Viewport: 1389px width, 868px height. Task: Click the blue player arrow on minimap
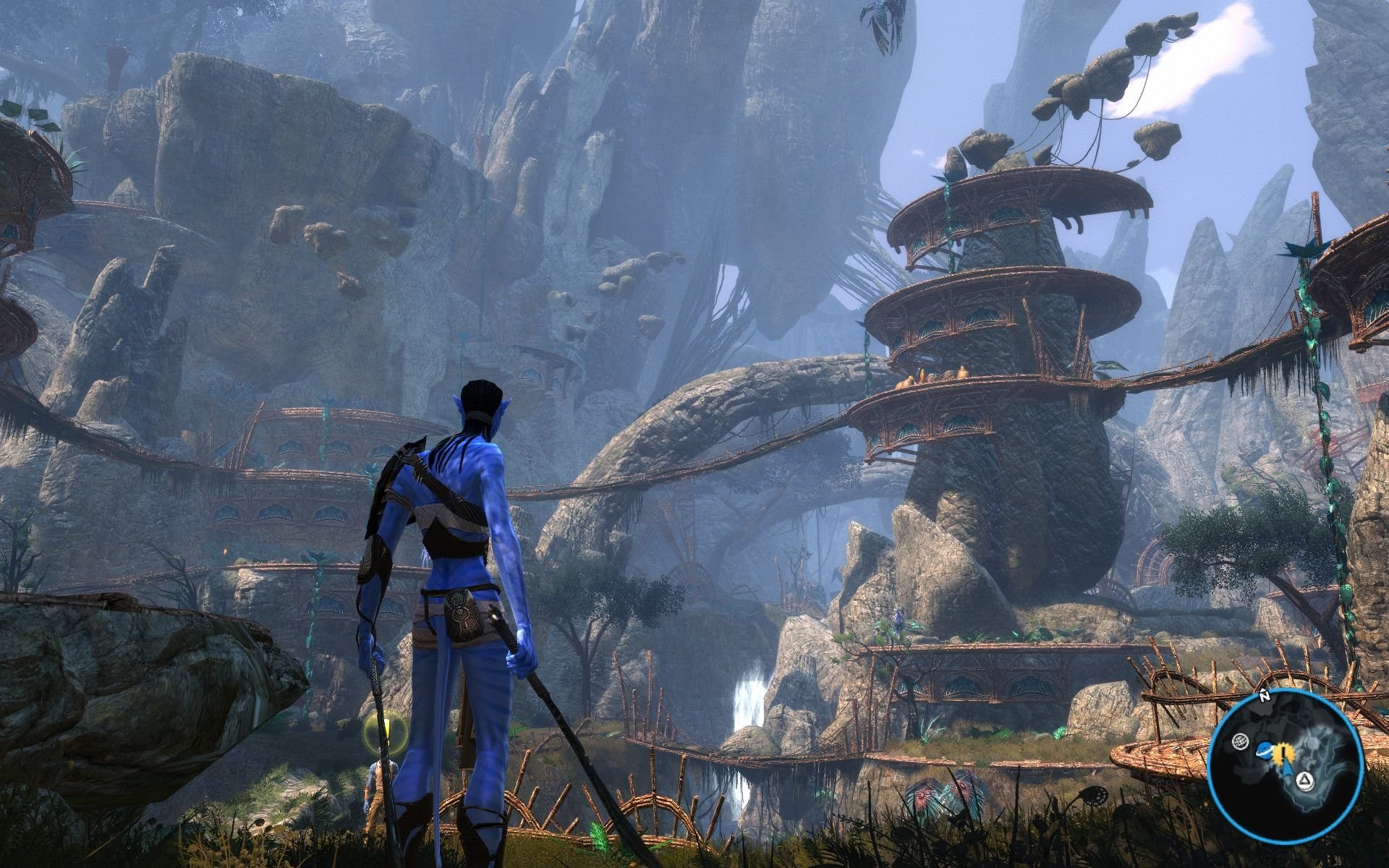click(1289, 768)
